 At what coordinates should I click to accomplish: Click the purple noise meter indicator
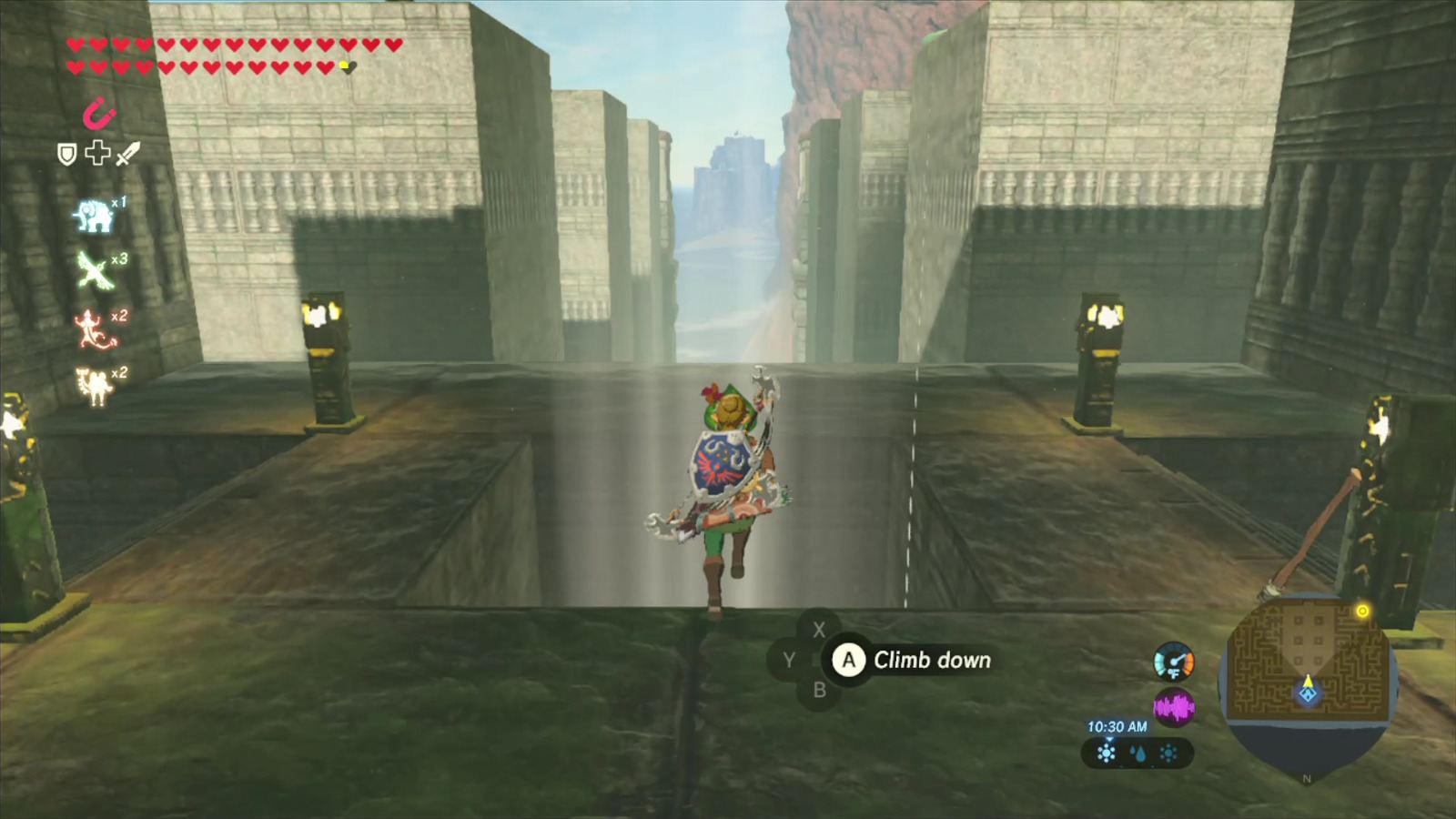[1174, 705]
